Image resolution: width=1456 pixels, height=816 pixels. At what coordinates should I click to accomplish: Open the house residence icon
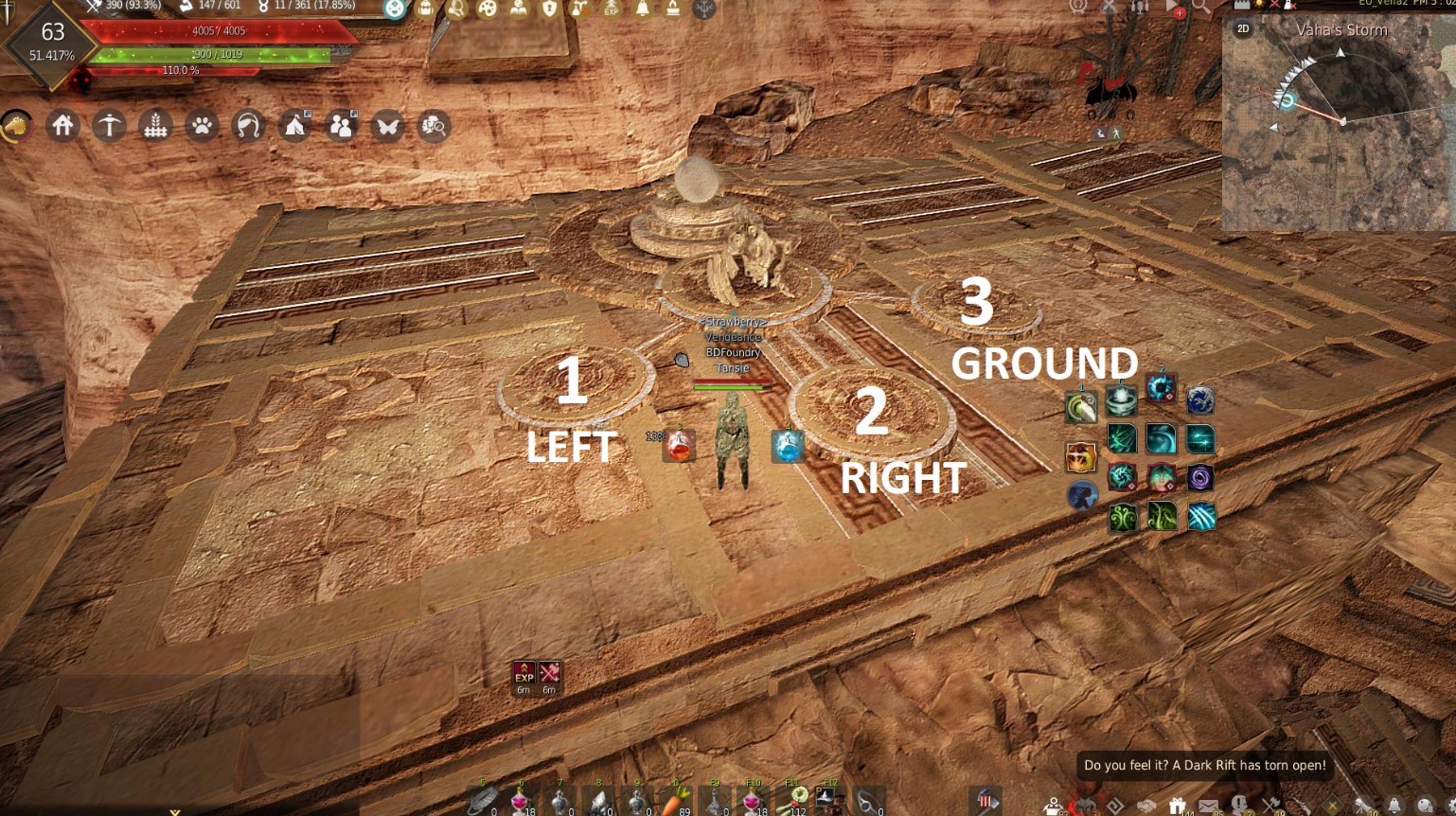[x=62, y=126]
